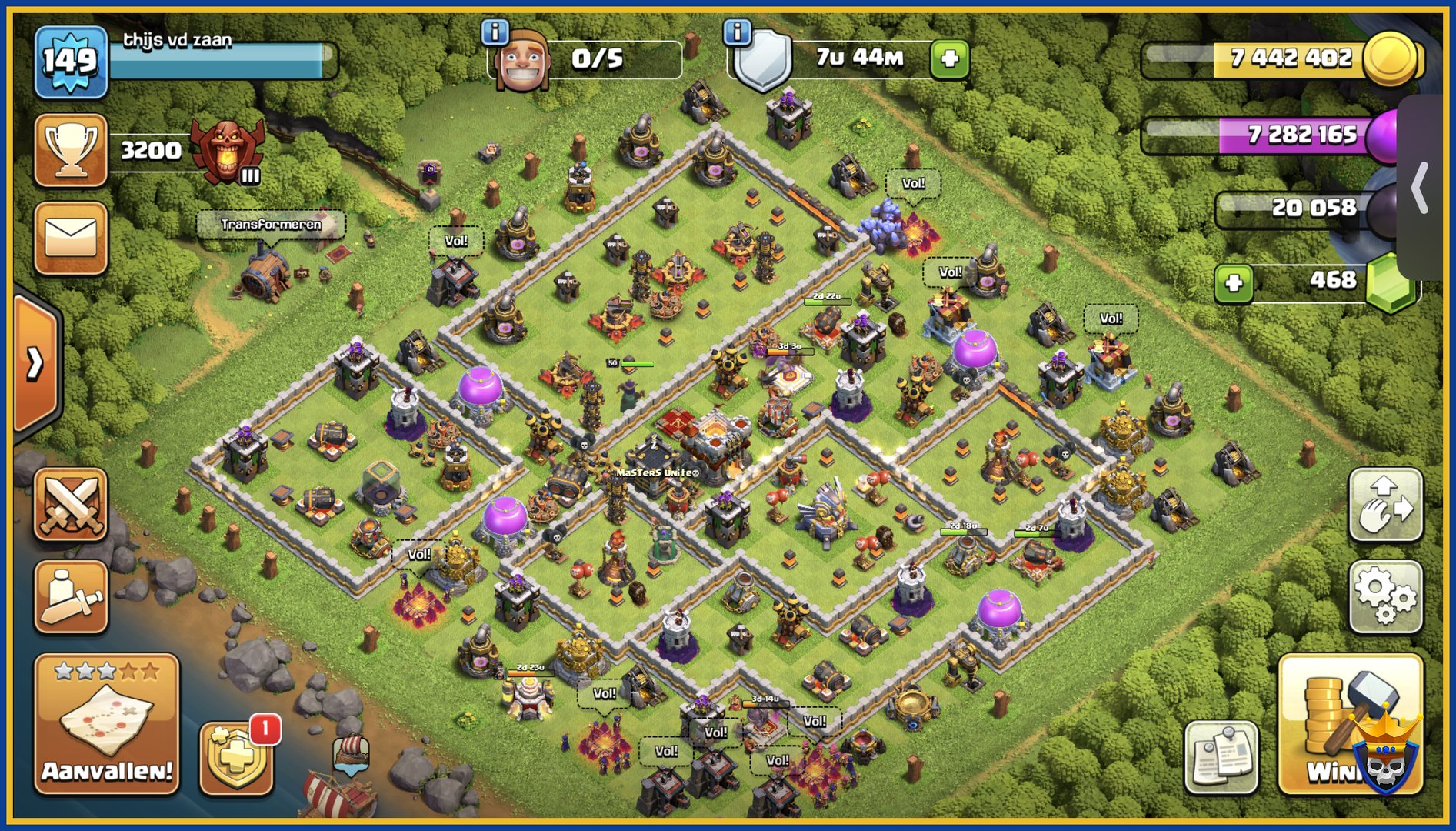This screenshot has height=831, width=1456.
Task: Buy gems with the green plus
Action: [1234, 282]
